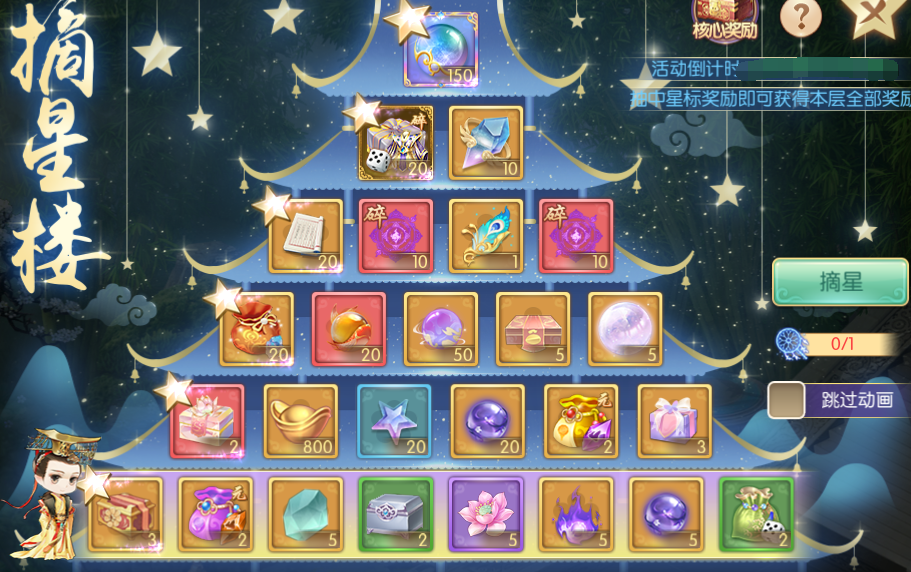Click the 摘星 button
The height and width of the screenshot is (572, 911).
click(839, 282)
